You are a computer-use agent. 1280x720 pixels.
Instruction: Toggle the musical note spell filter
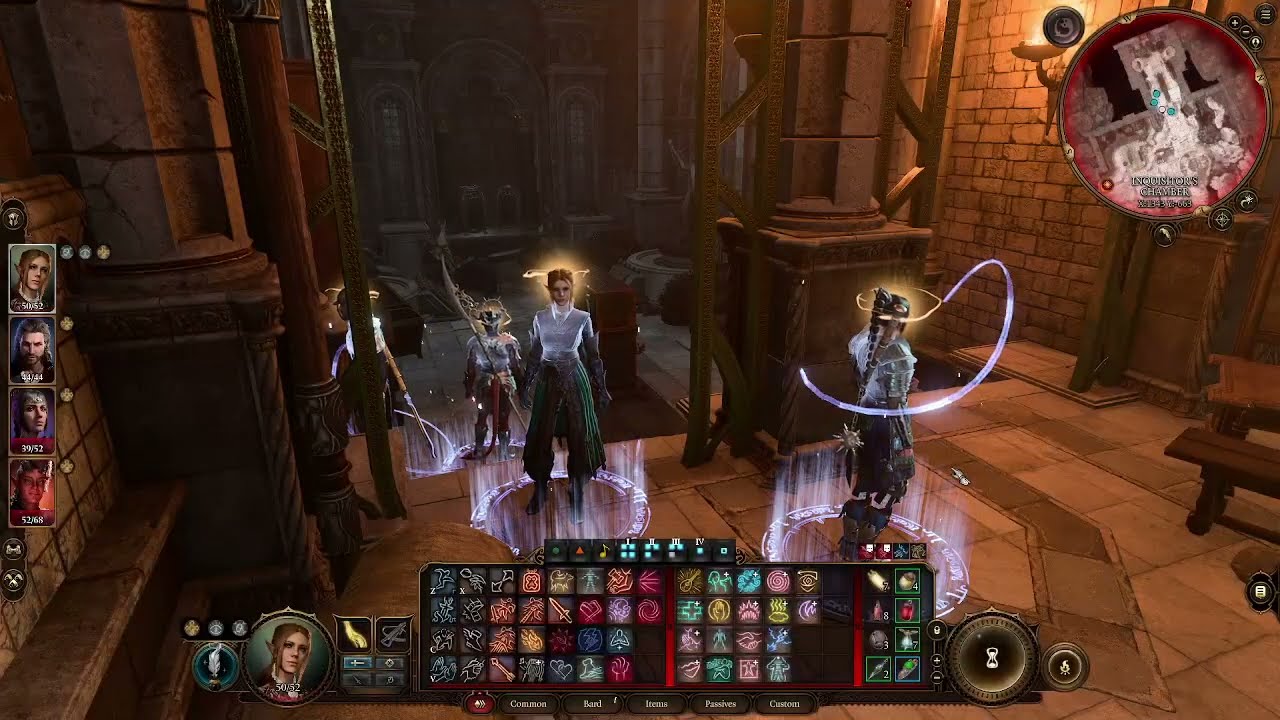click(x=601, y=551)
